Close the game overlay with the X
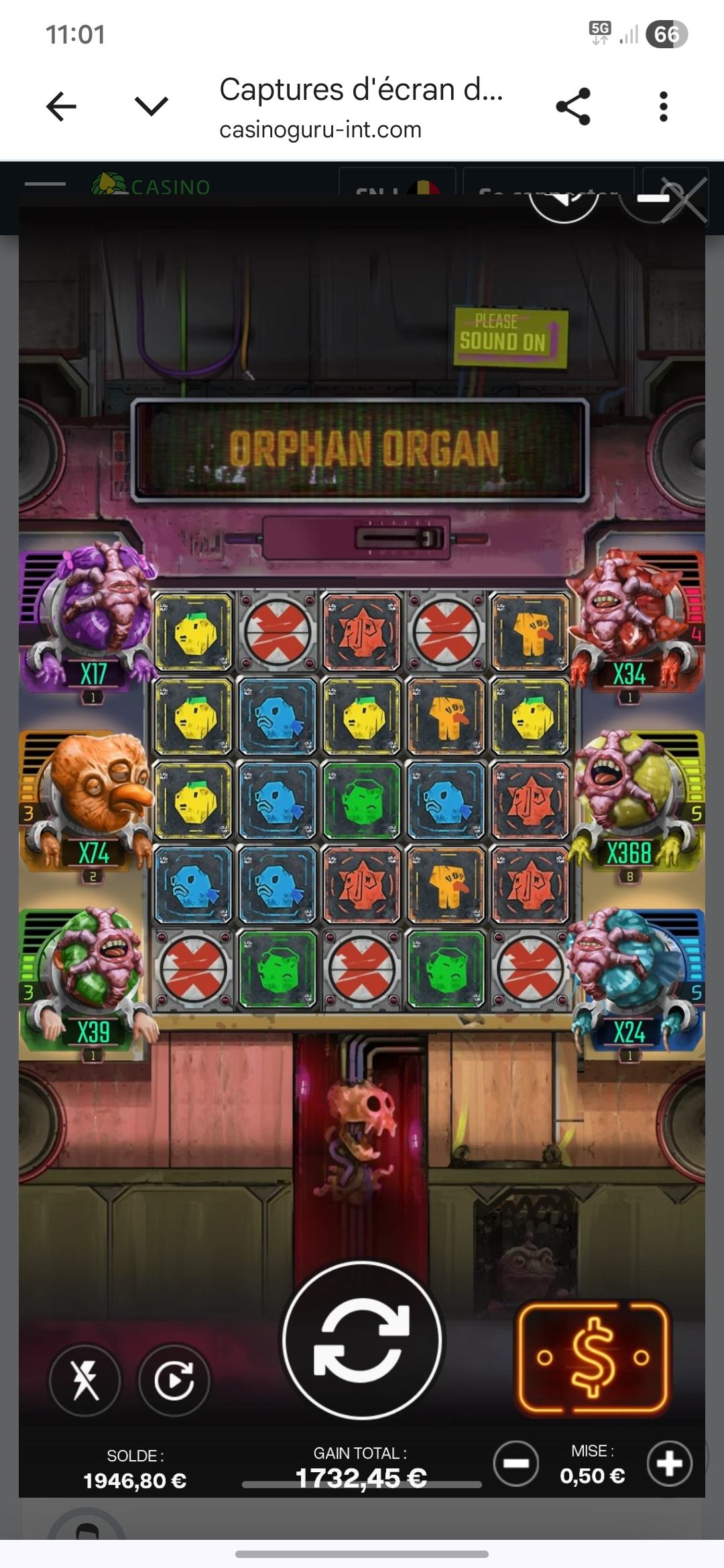The image size is (724, 1568). click(684, 200)
